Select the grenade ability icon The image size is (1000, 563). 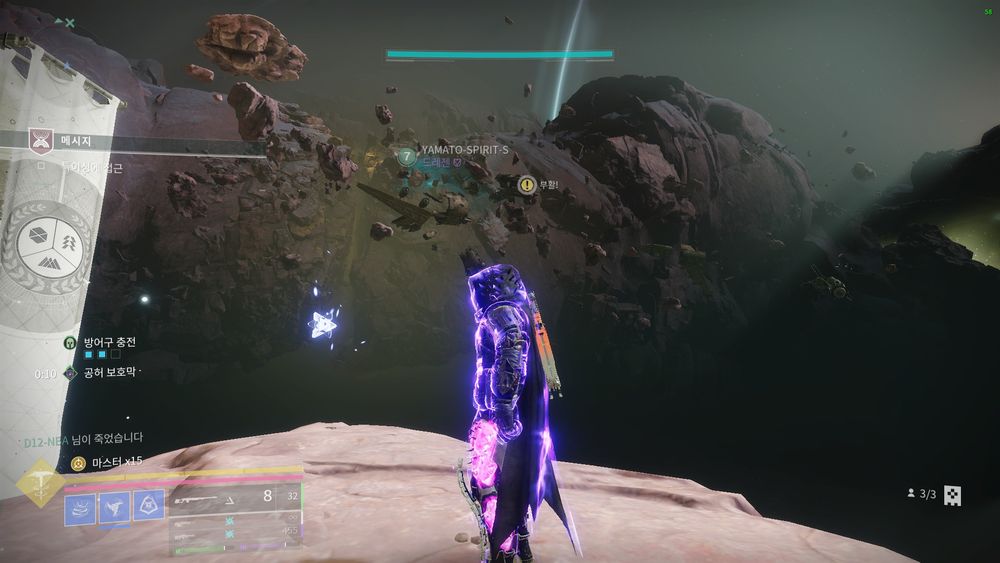[81, 507]
